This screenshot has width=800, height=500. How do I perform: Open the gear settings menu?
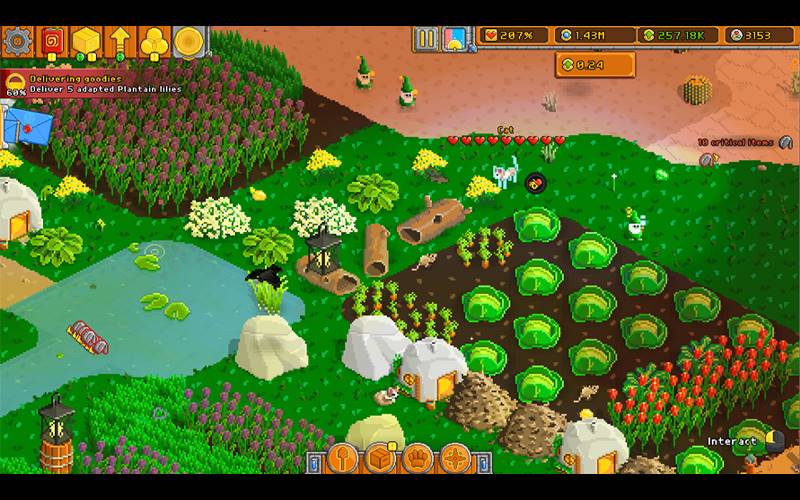(x=17, y=41)
